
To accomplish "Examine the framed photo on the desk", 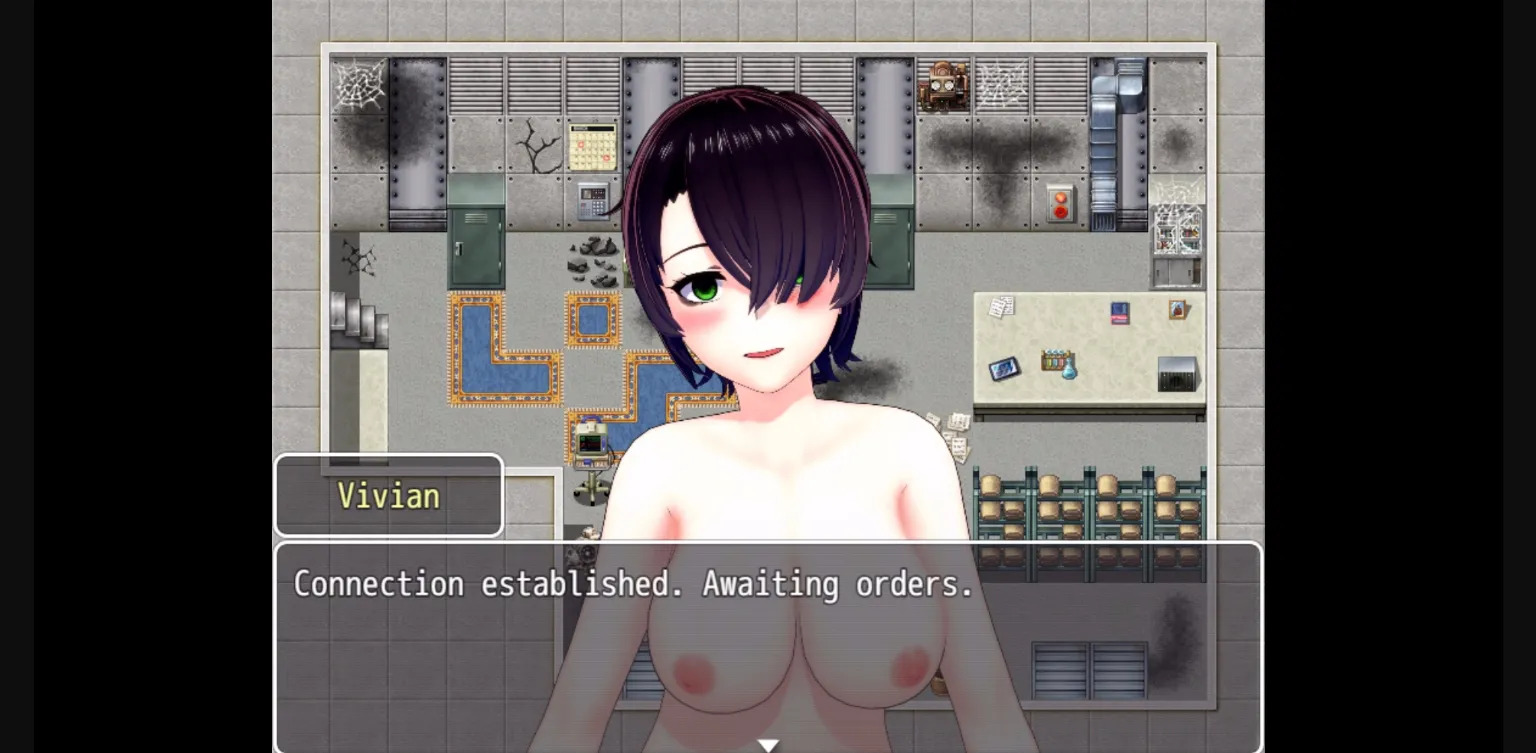I will (1177, 310).
